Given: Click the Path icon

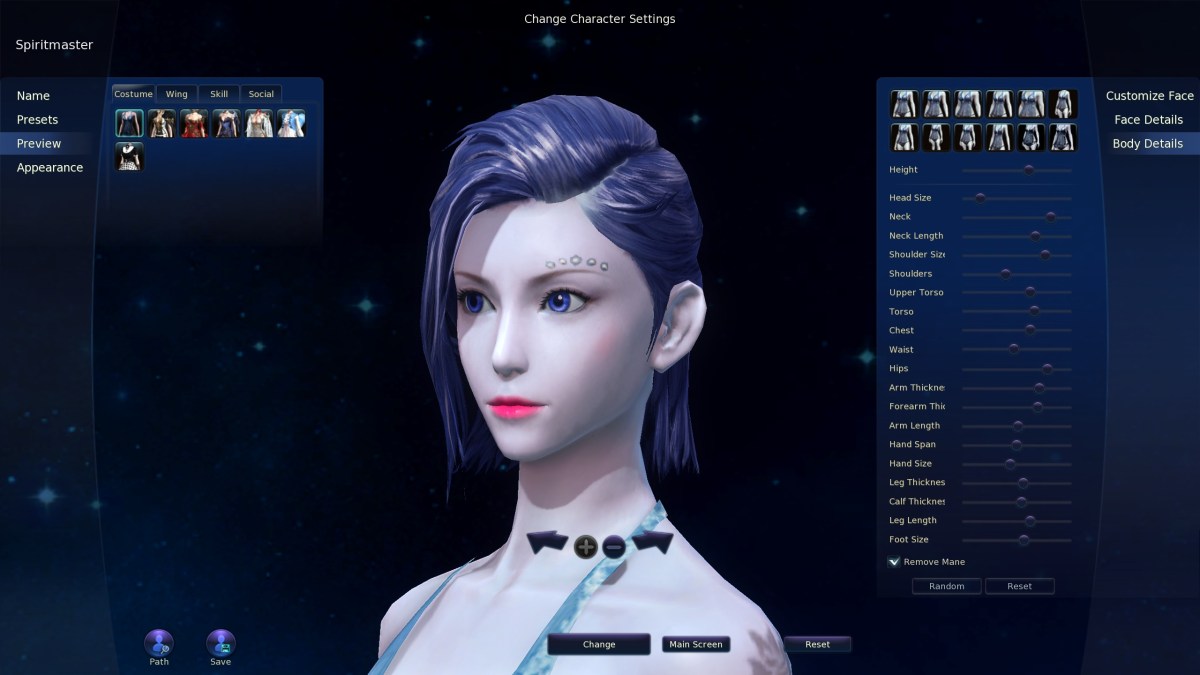Looking at the screenshot, I should pos(159,644).
